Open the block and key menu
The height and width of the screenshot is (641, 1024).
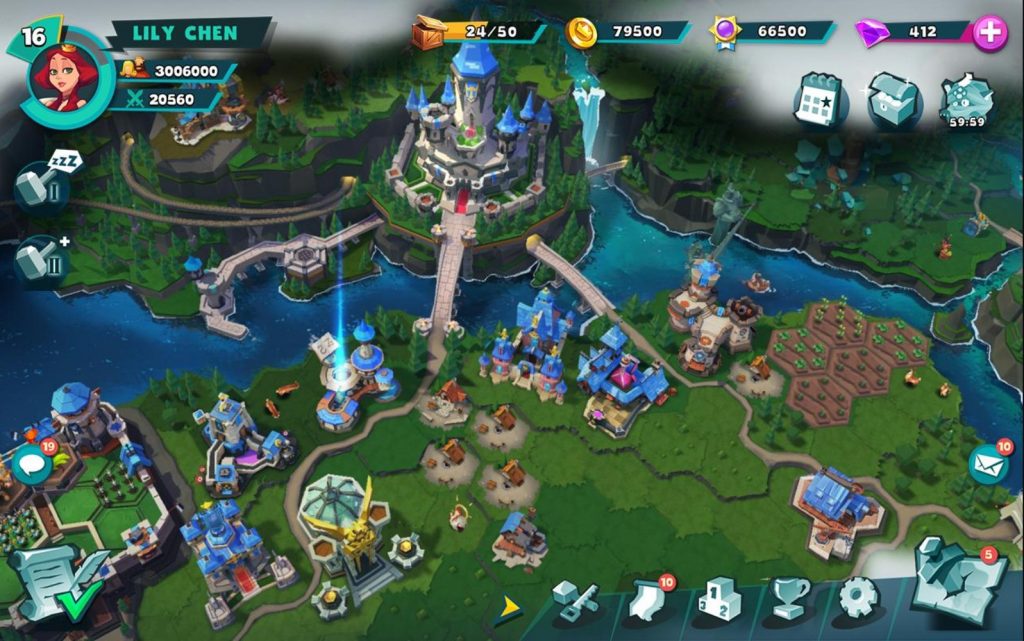[x=575, y=600]
